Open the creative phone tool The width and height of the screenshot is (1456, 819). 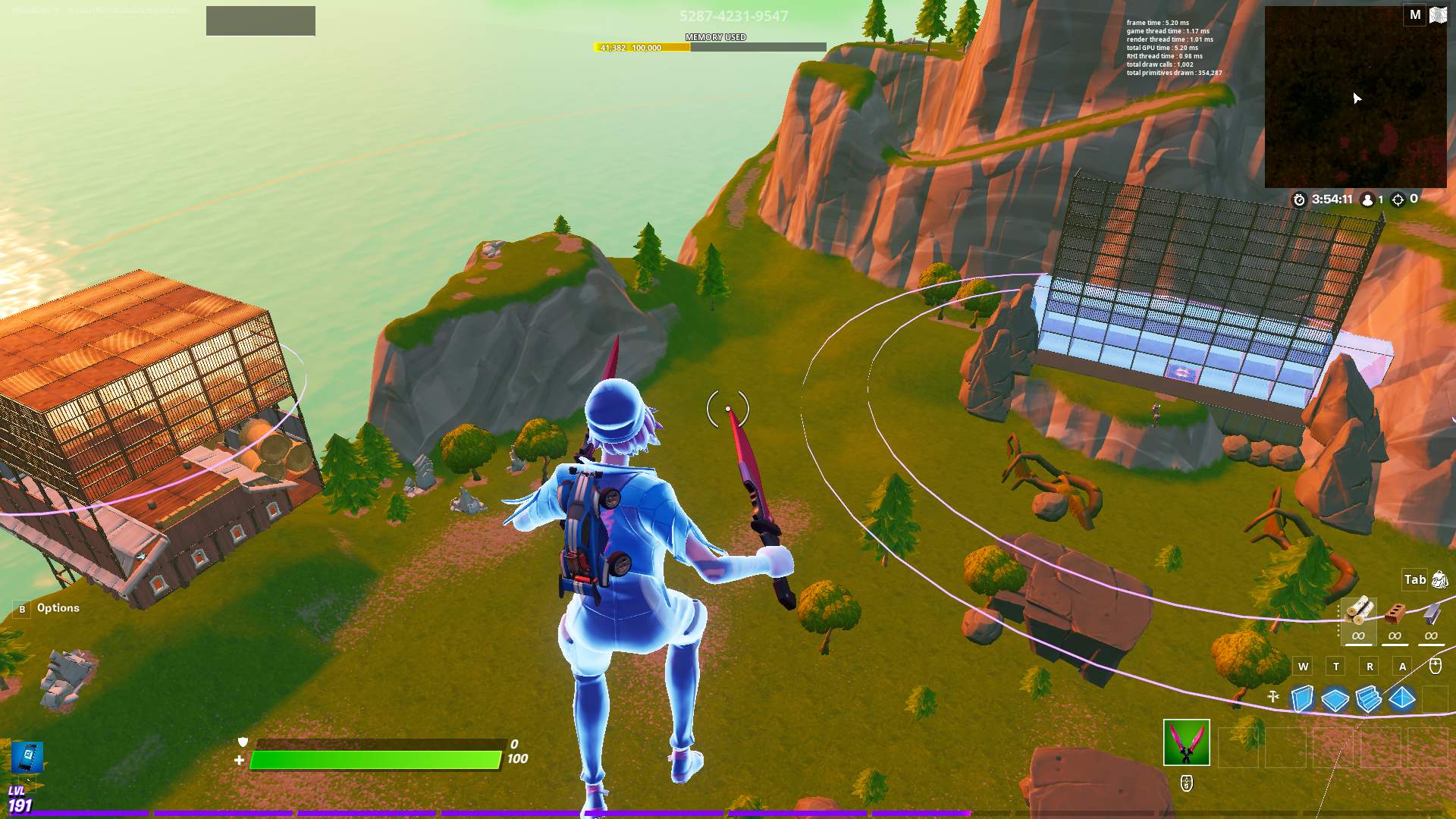(27, 758)
